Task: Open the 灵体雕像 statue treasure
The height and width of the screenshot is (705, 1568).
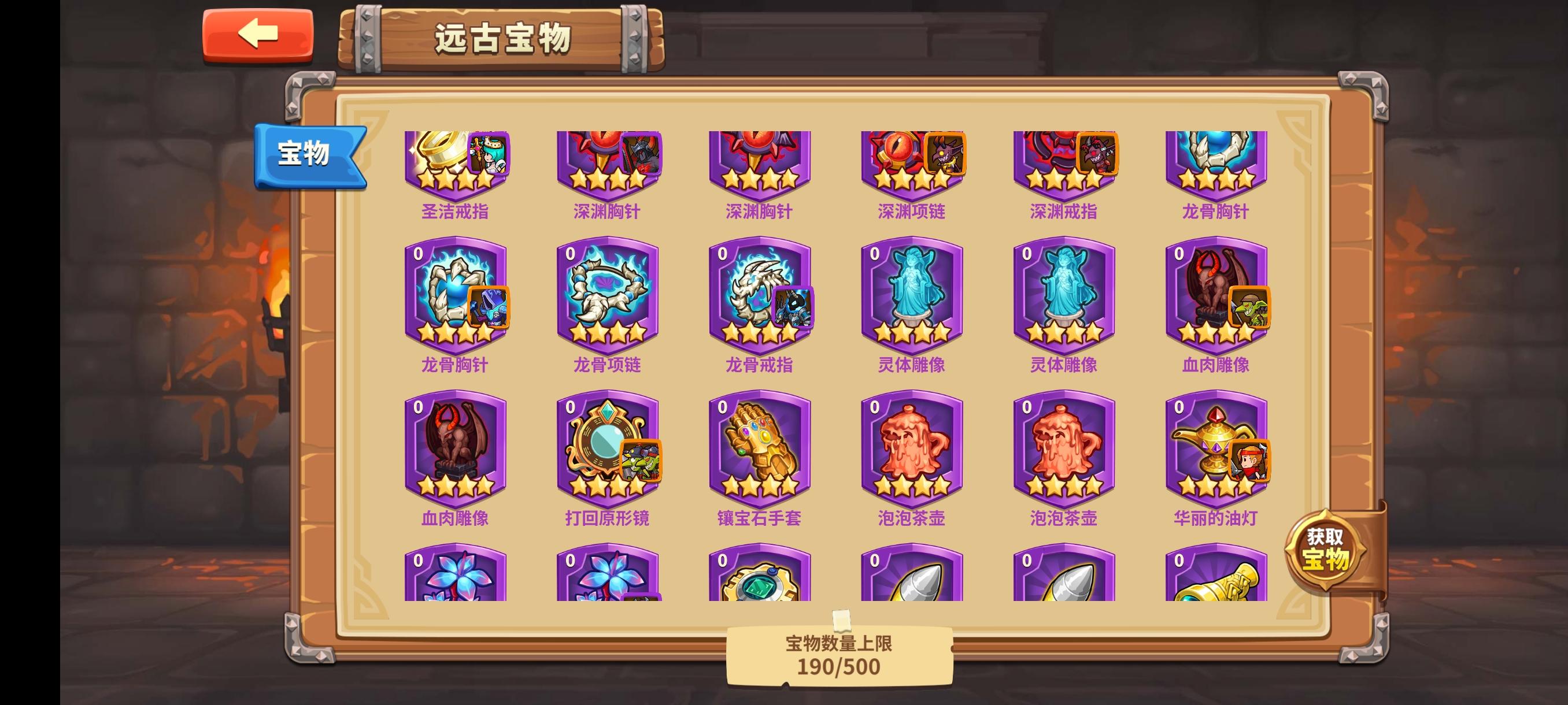Action: pos(910,298)
